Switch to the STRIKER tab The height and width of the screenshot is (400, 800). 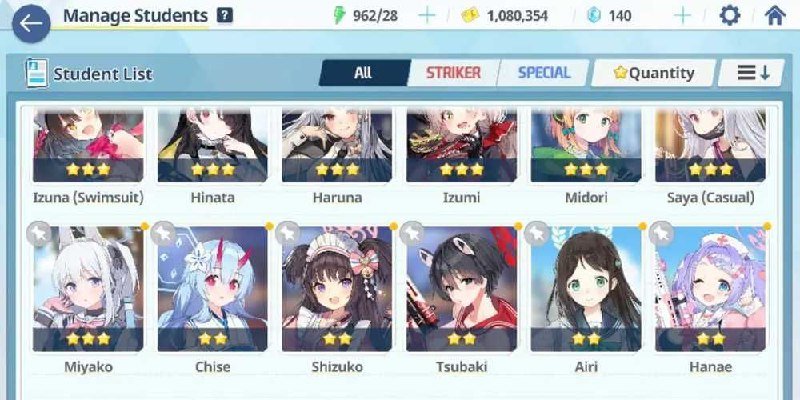tap(453, 73)
